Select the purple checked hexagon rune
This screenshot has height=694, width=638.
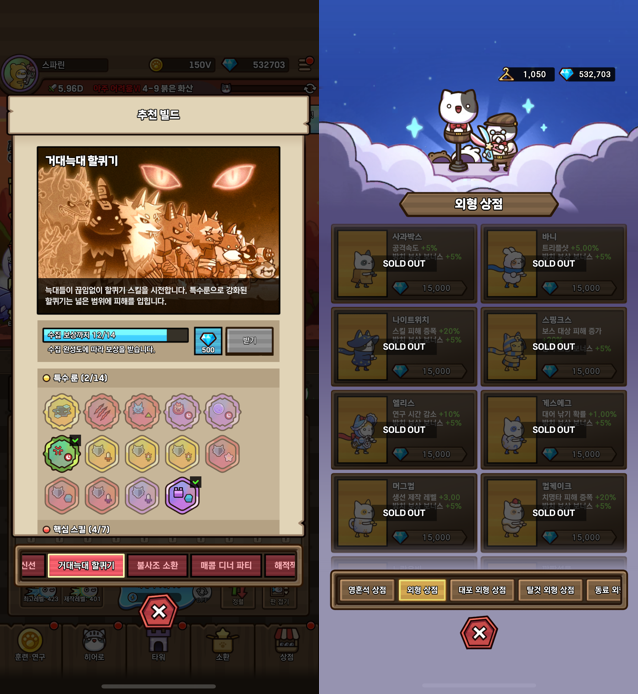tap(182, 495)
